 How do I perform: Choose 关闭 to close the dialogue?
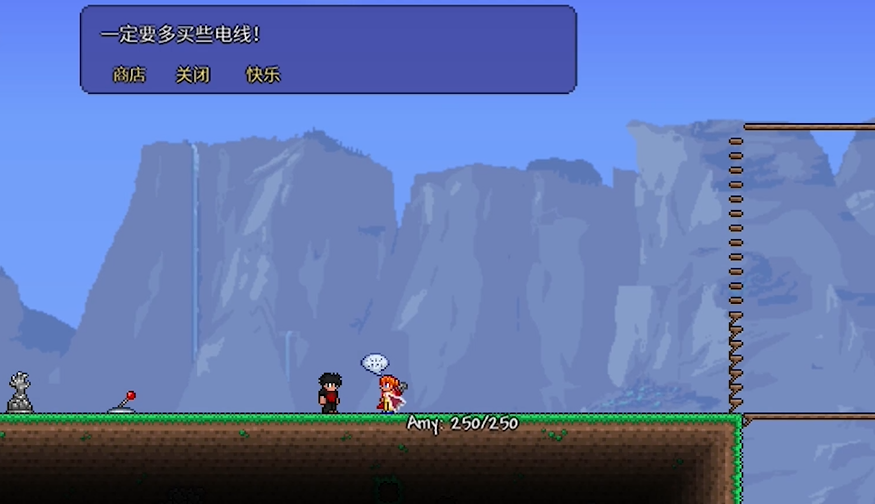(x=193, y=75)
